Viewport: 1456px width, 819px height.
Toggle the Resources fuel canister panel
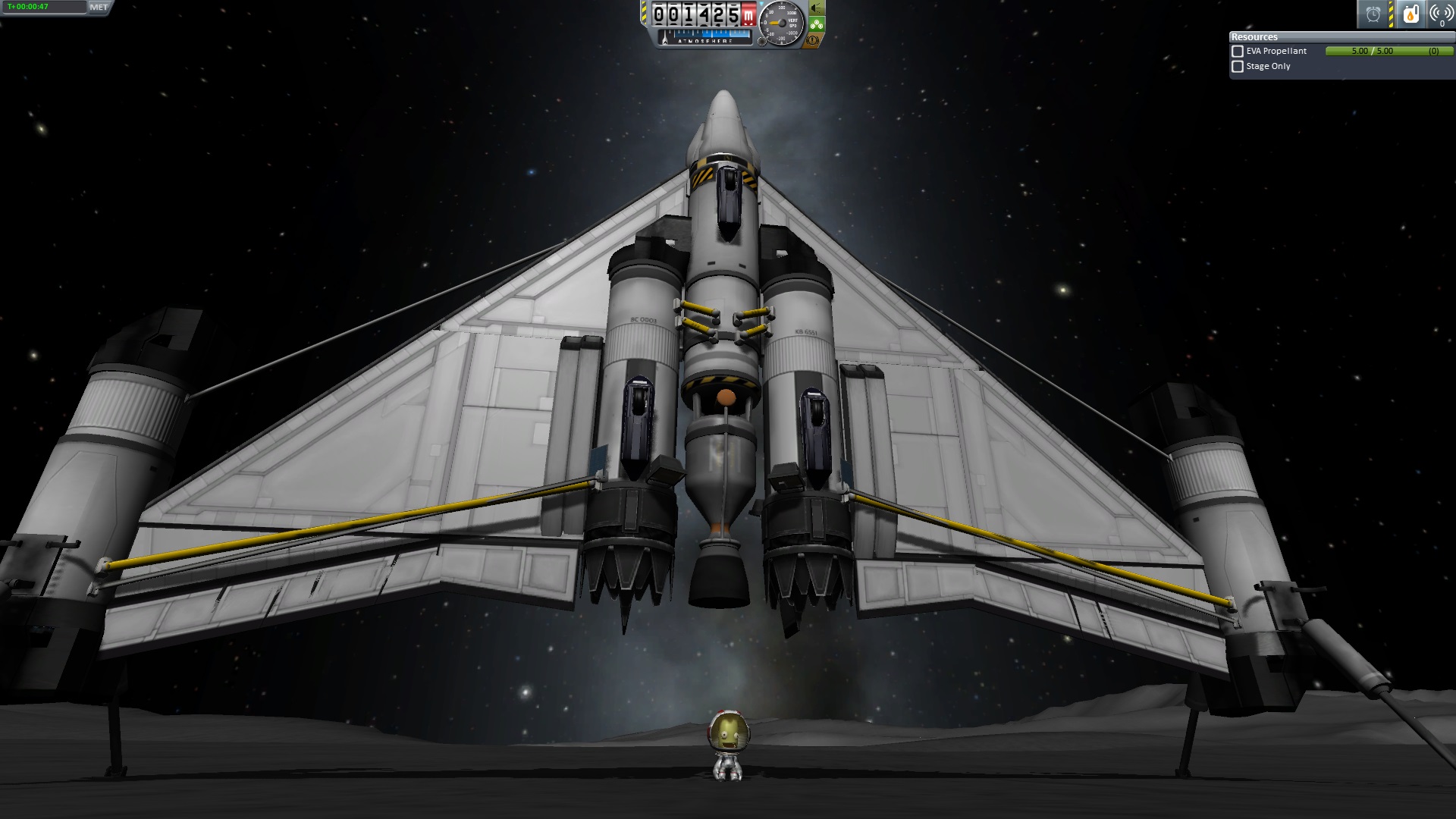point(1410,14)
